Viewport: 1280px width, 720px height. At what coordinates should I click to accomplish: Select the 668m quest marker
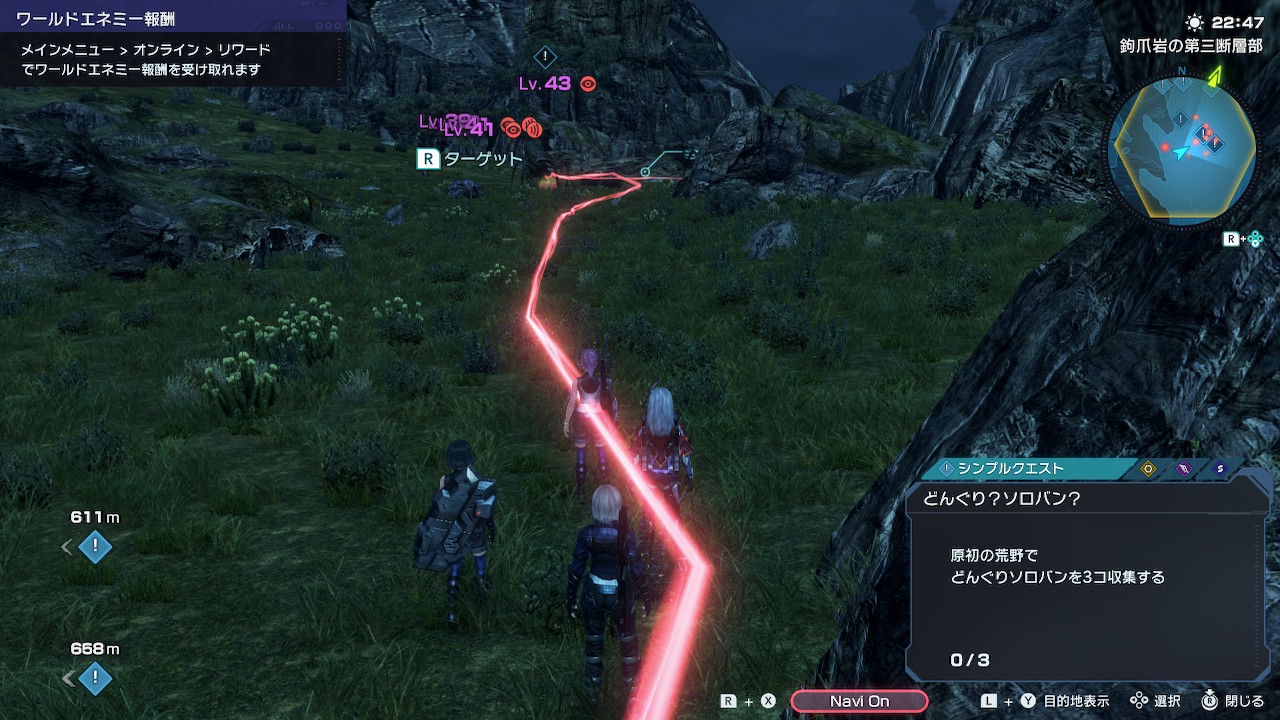tap(95, 679)
